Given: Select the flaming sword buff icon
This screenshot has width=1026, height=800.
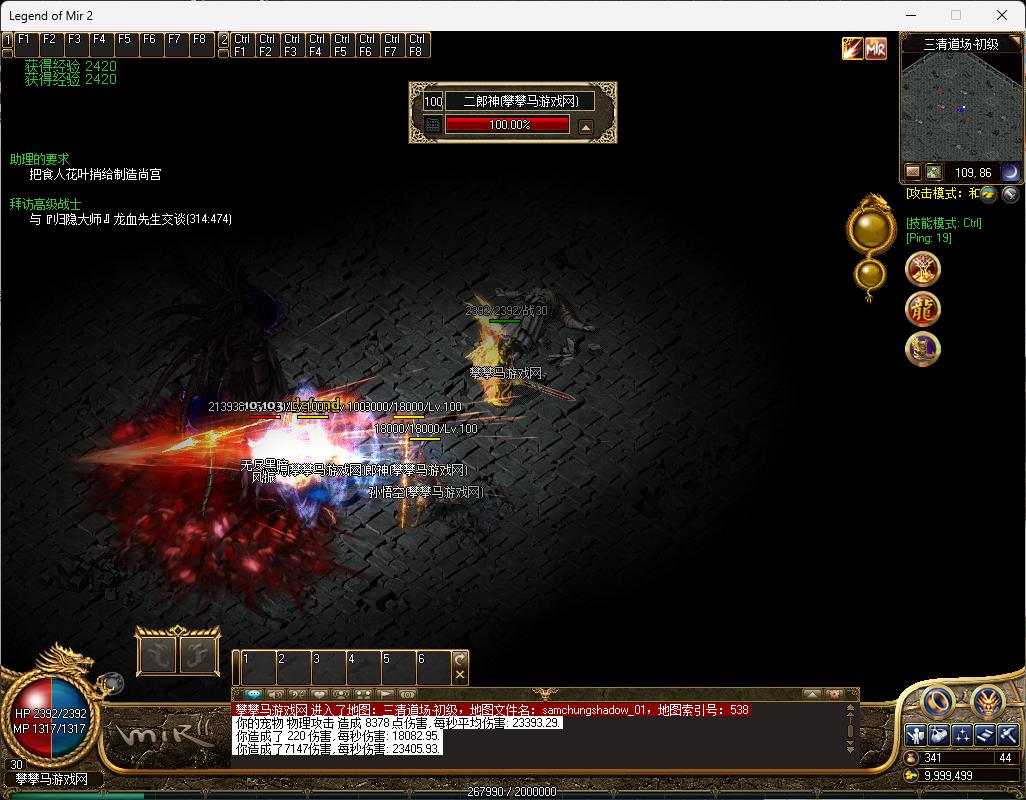Looking at the screenshot, I should (x=852, y=48).
